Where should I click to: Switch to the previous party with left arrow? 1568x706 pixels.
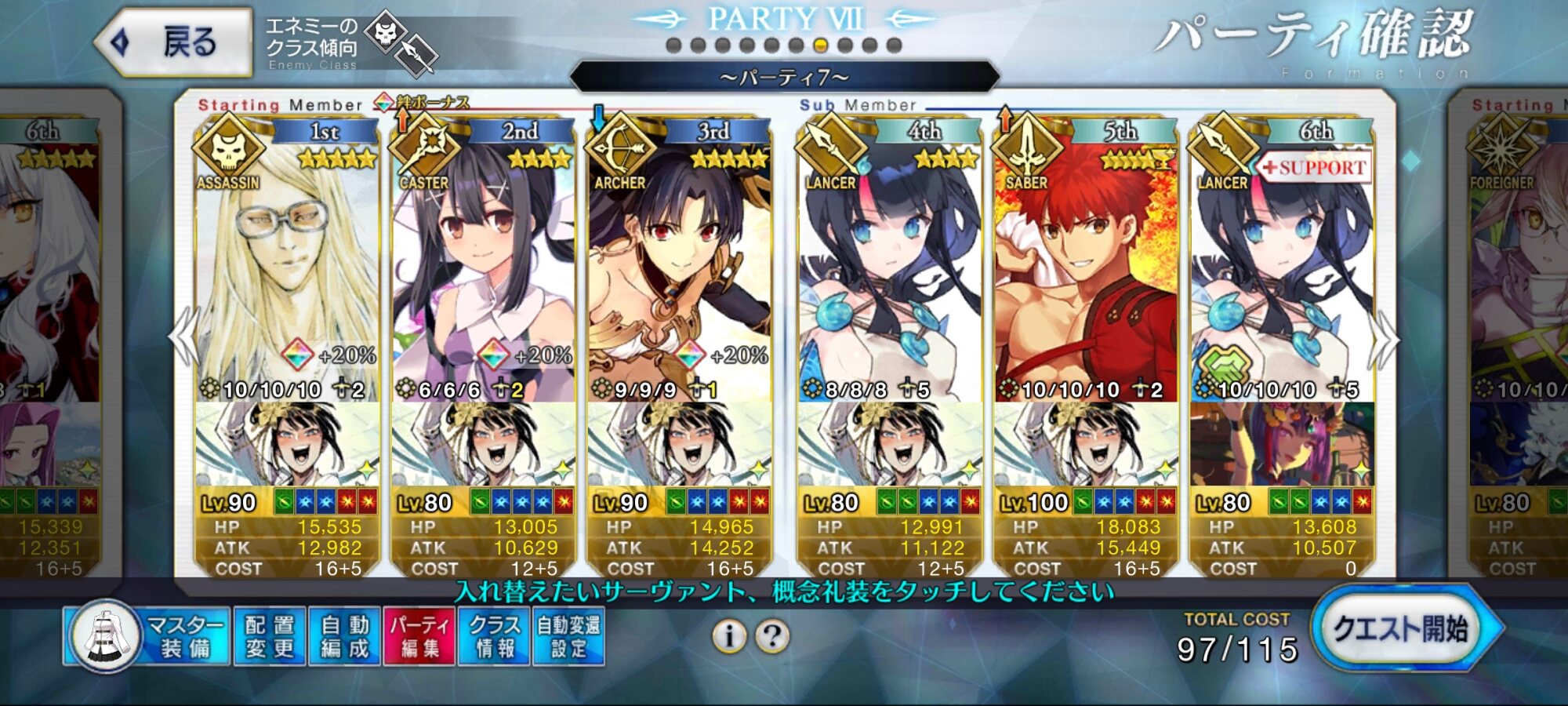tap(185, 337)
